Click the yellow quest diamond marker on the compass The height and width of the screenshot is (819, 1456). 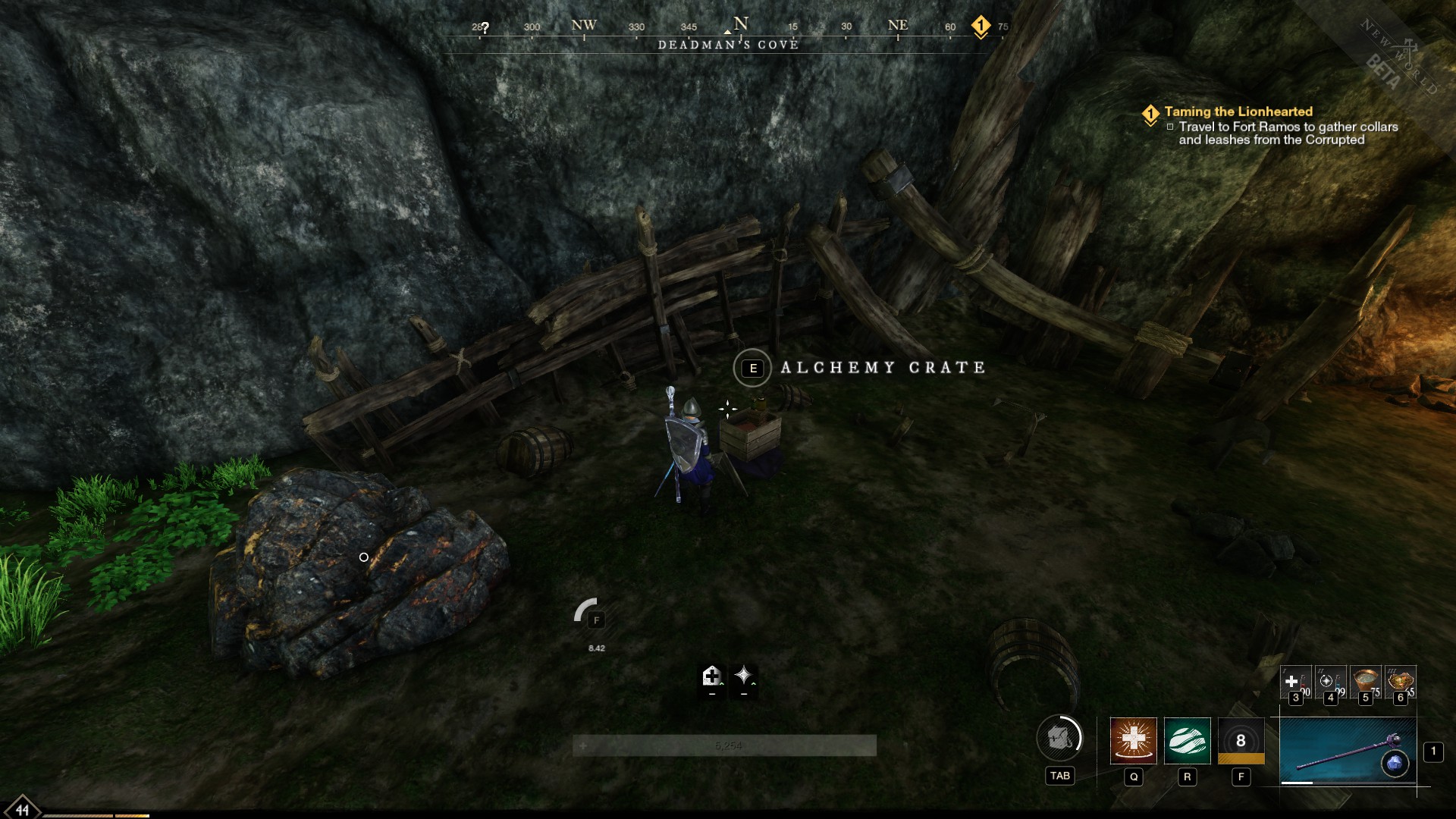point(981,24)
